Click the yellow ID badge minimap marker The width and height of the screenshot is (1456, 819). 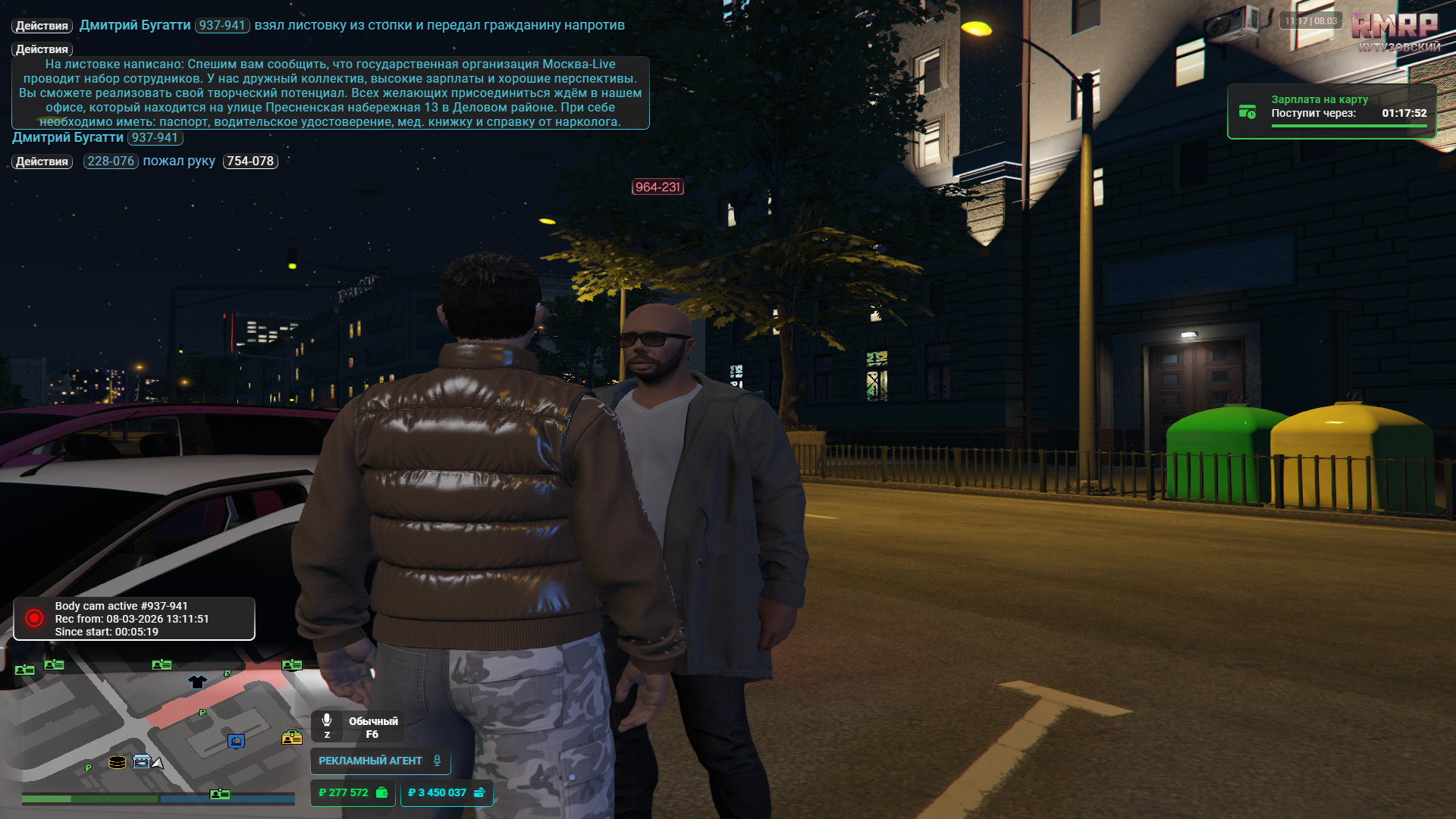point(292,737)
